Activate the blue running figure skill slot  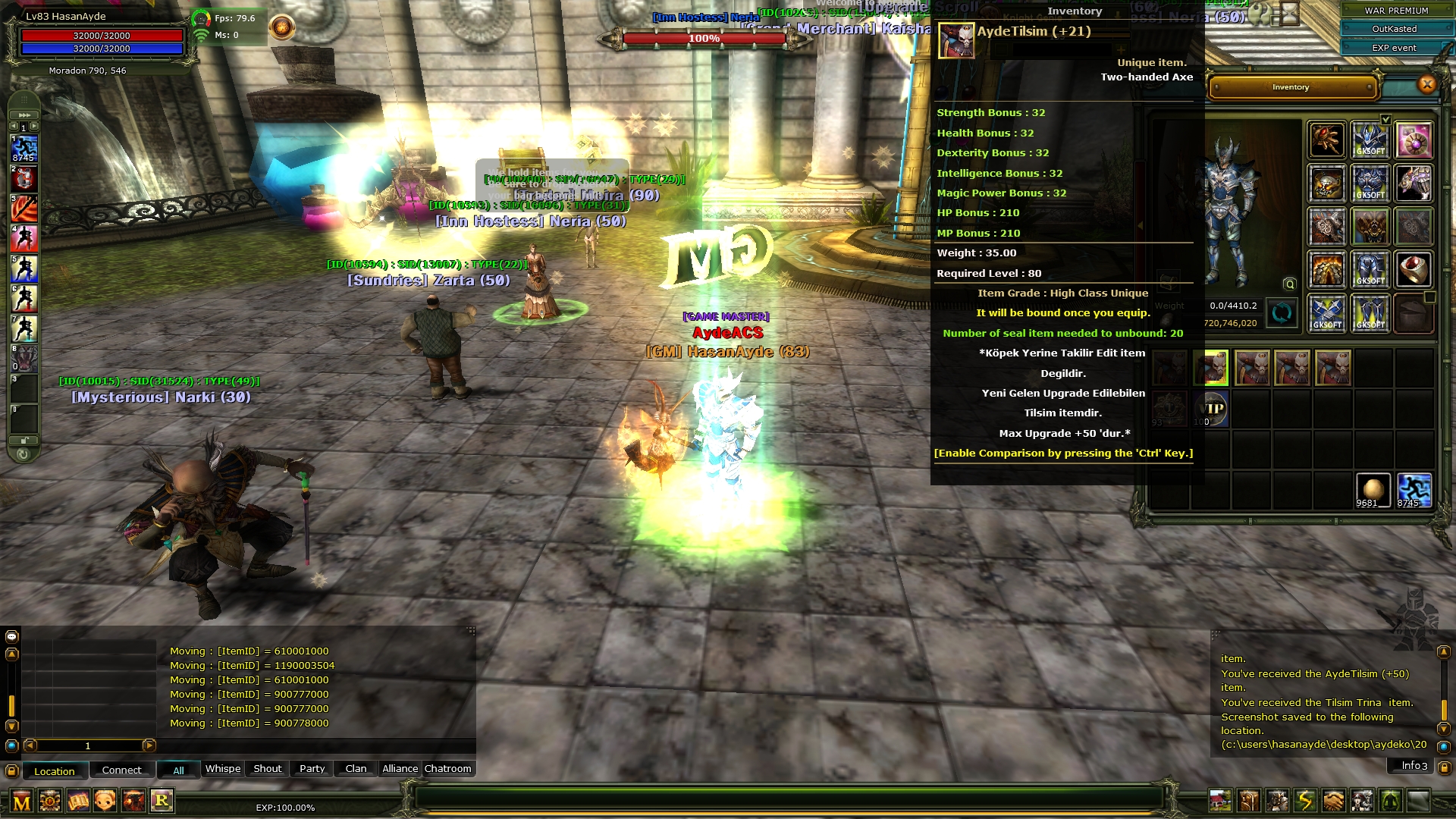(24, 147)
